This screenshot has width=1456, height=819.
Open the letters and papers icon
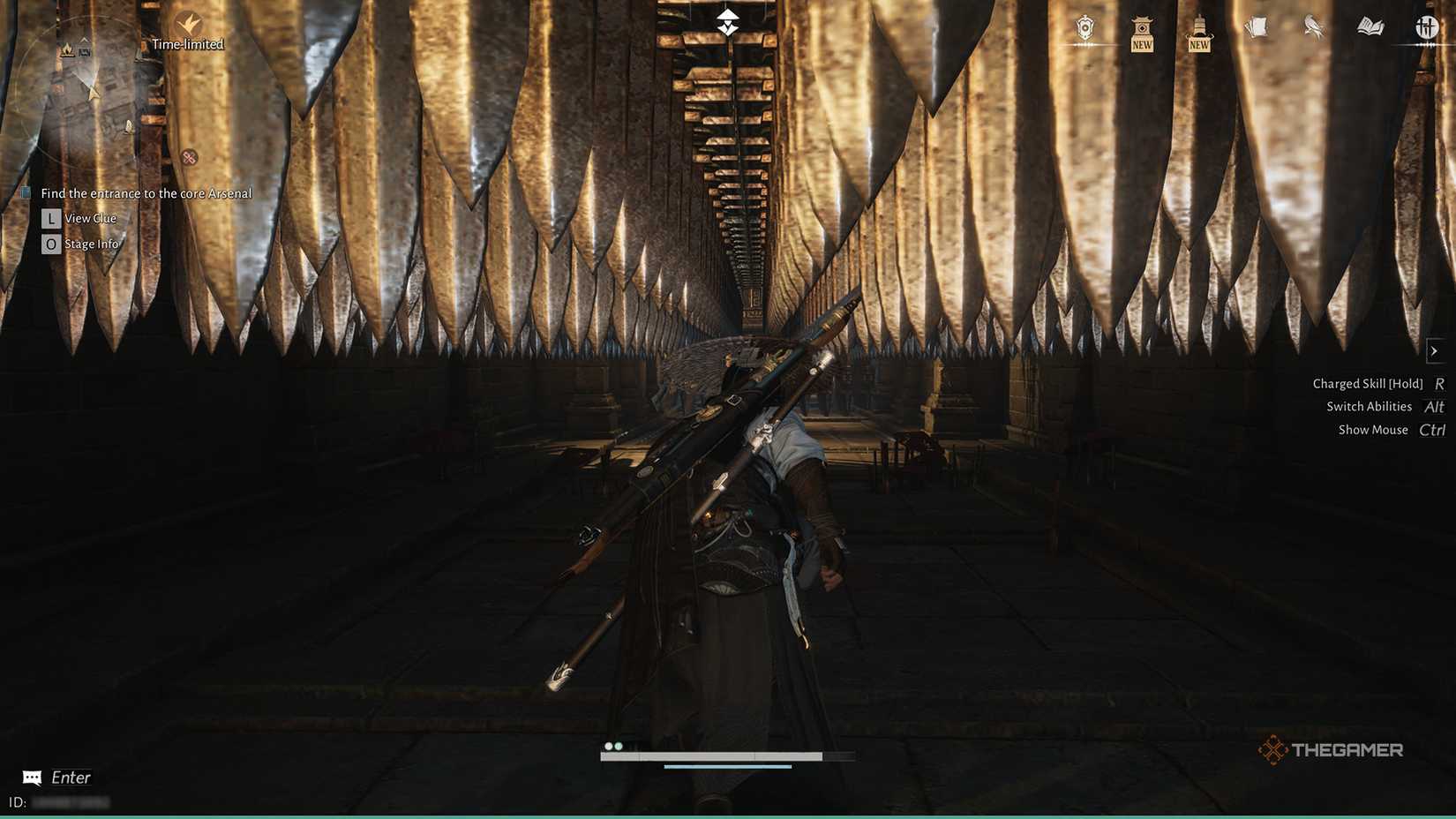tap(1257, 28)
